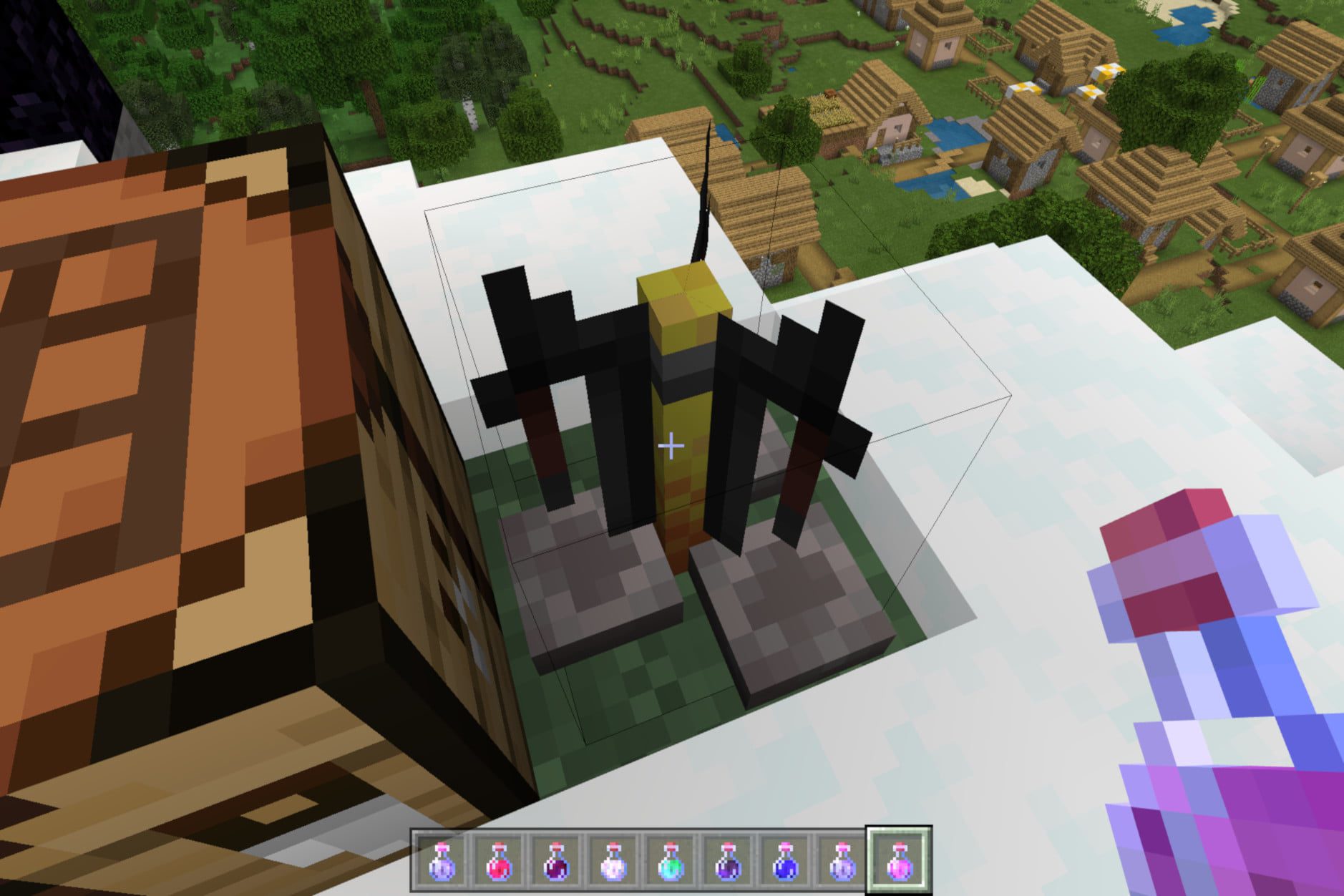The image size is (1344, 896).
Task: Select the lavender potion in hotbar slot one
Action: 442,862
